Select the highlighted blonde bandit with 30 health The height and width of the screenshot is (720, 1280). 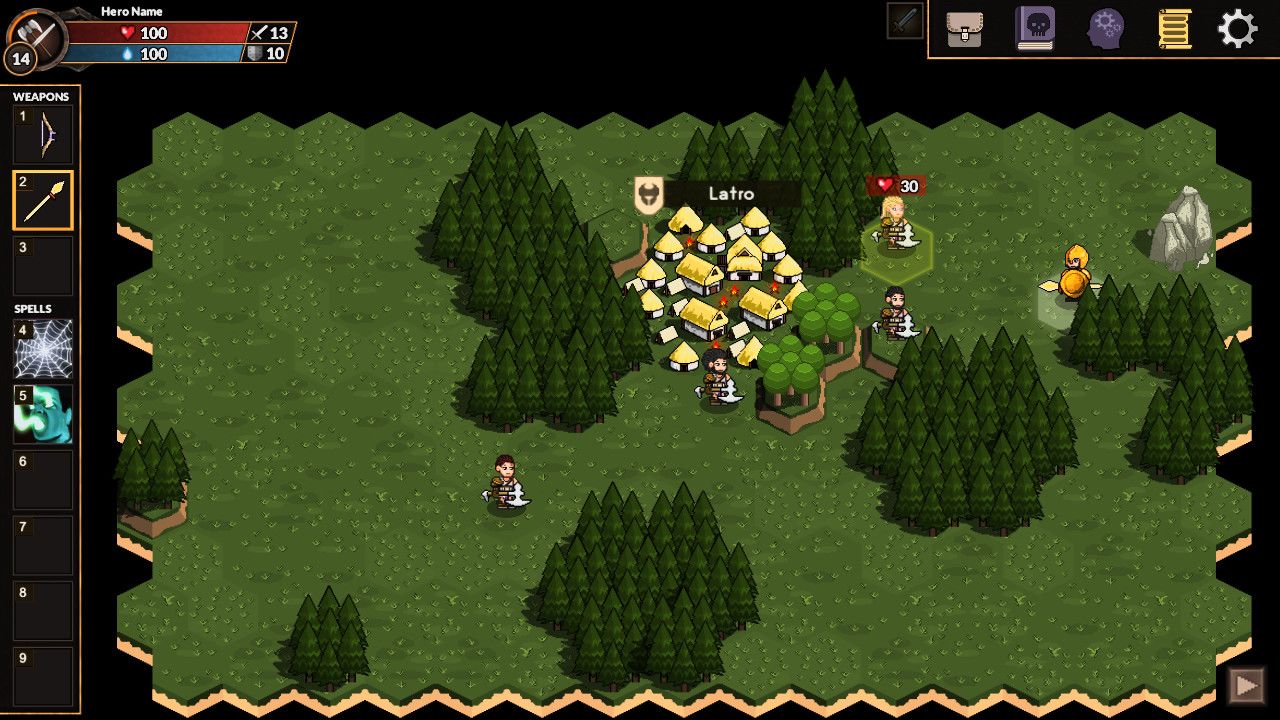pos(893,224)
